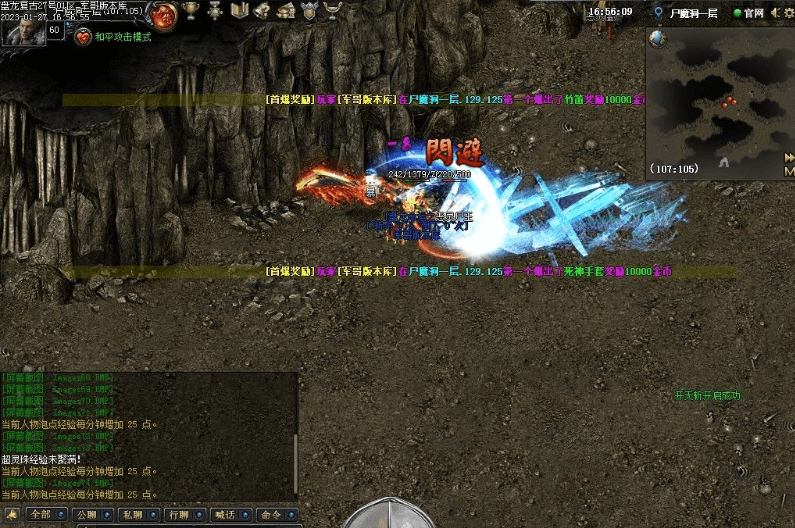Click the character portrait at top left

point(24,31)
